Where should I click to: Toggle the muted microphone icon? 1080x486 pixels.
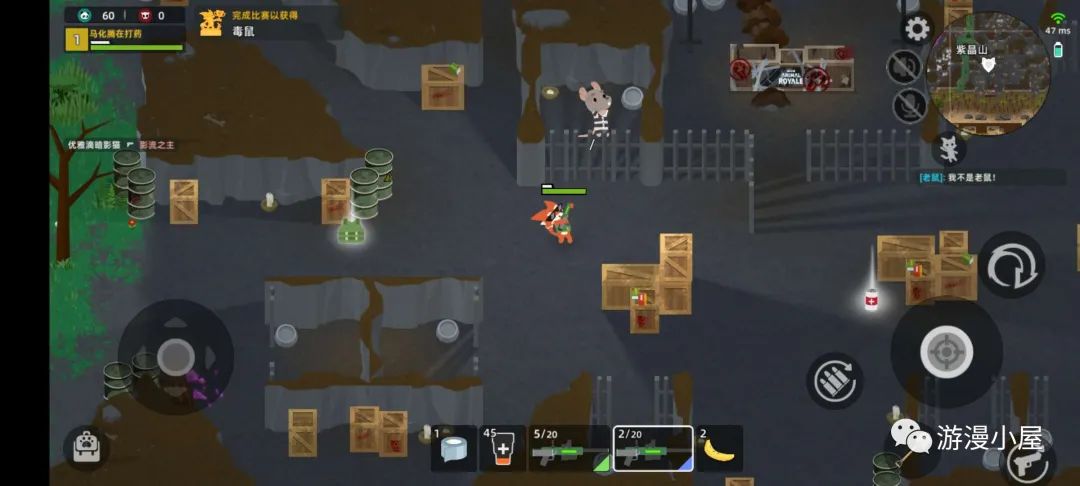click(x=909, y=104)
